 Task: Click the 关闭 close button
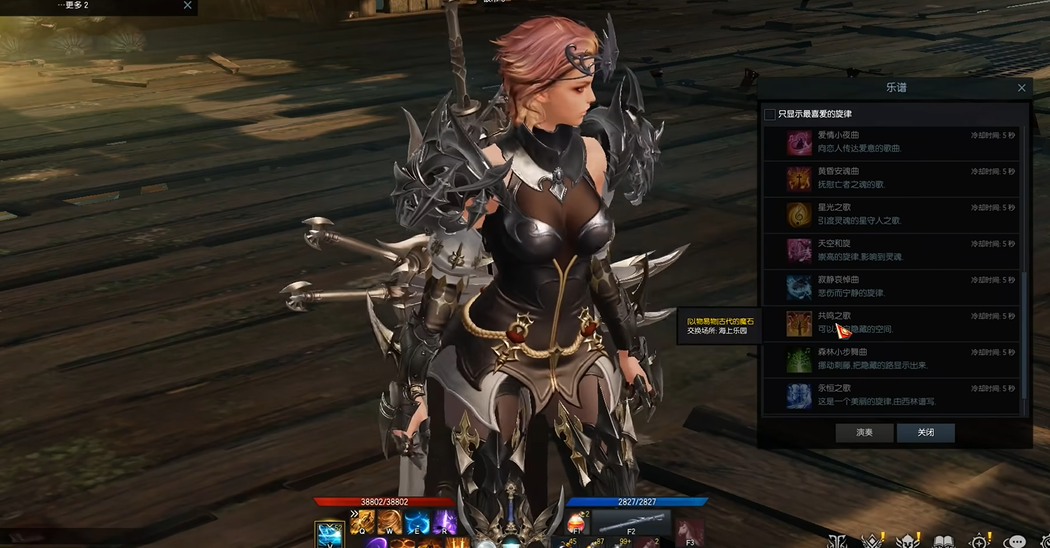926,433
